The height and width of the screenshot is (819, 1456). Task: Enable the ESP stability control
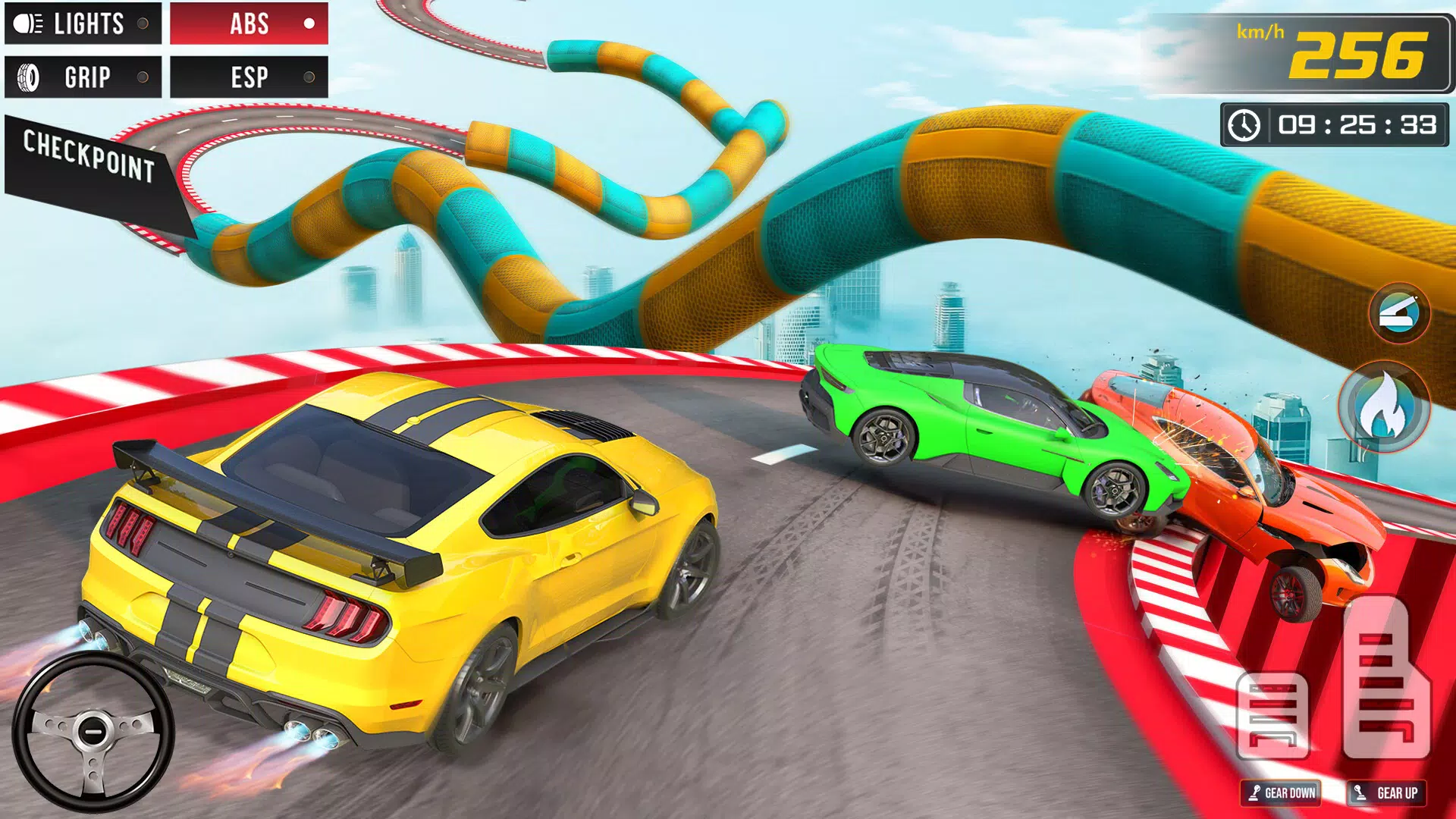(249, 77)
